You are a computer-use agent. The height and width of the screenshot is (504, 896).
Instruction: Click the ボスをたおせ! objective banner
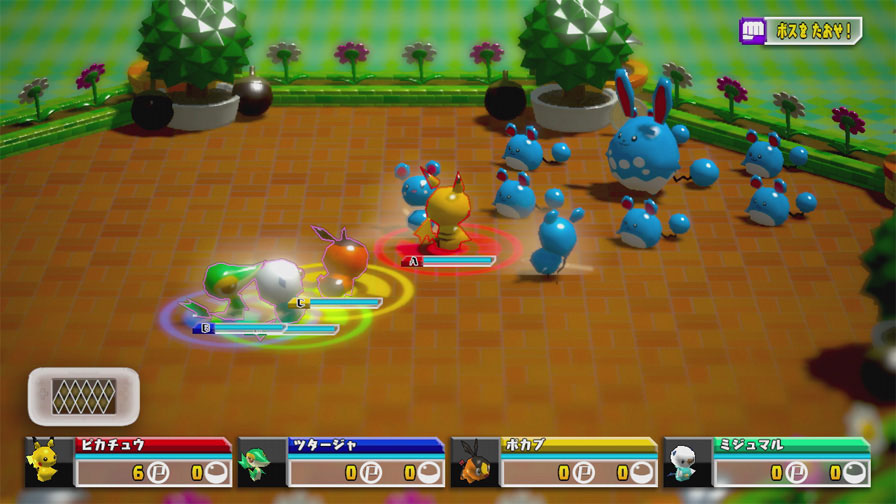pyautogui.click(x=800, y=31)
